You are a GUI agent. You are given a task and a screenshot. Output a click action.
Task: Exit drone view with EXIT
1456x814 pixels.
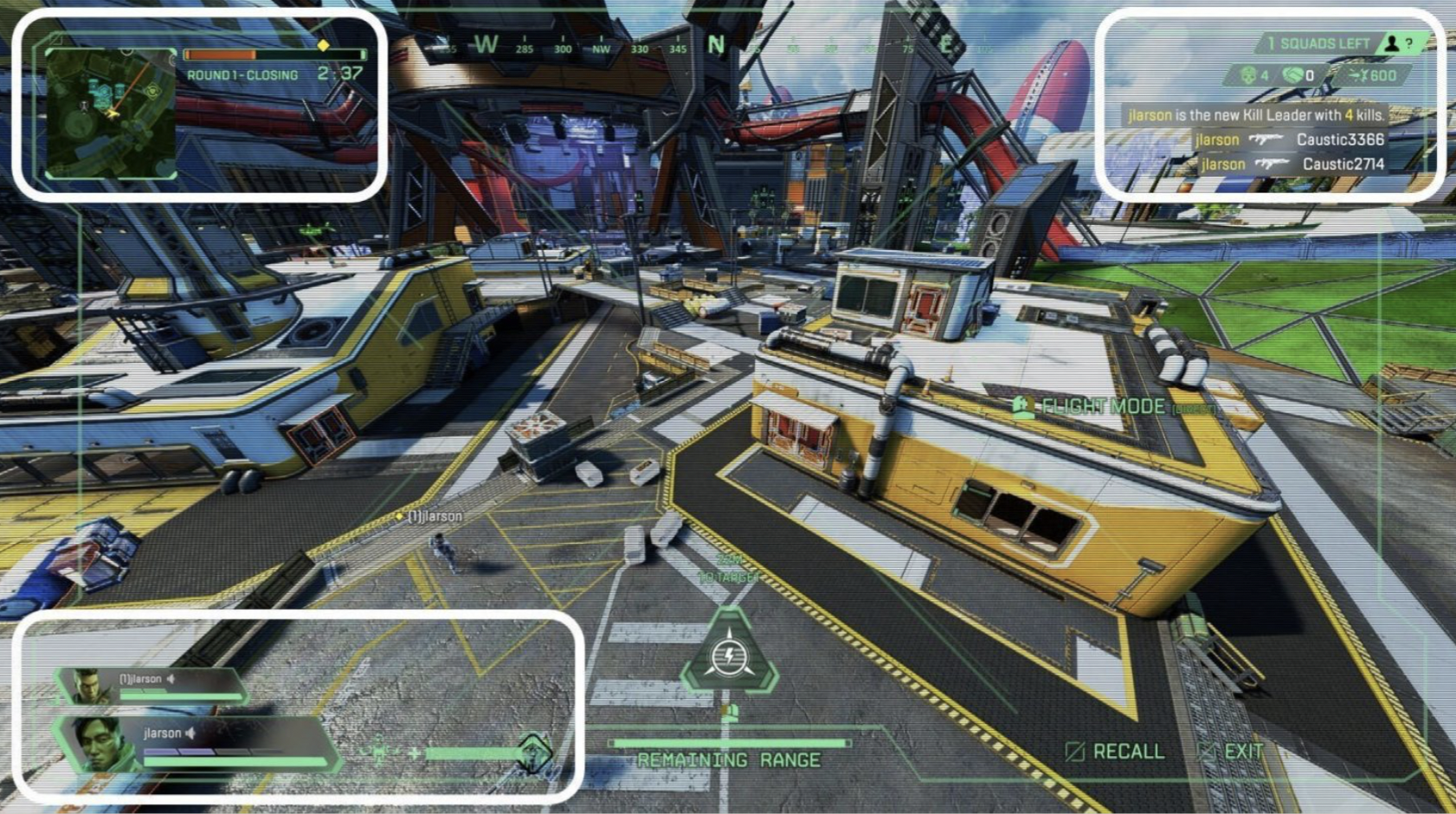coord(1233,752)
